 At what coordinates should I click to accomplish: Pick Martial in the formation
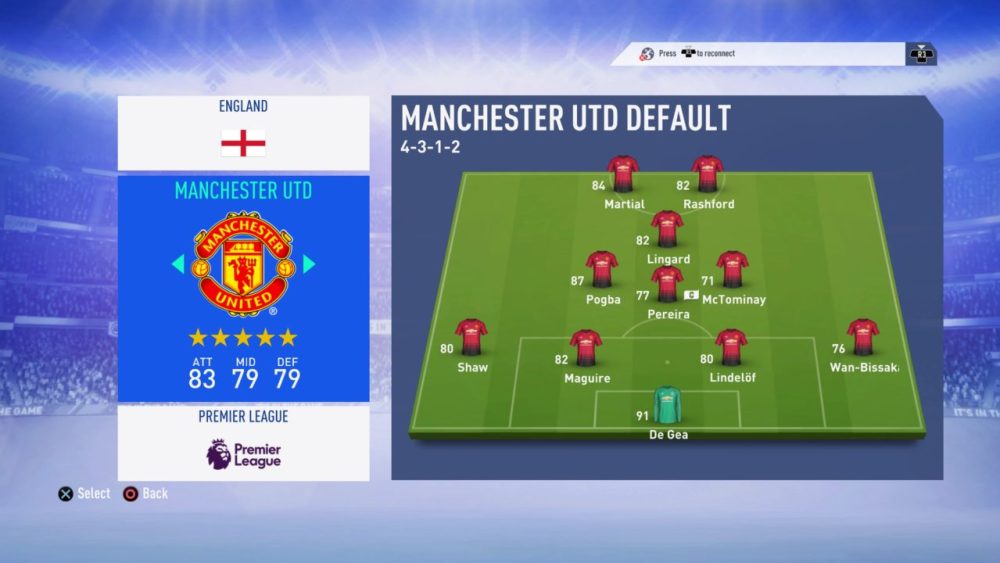tap(623, 174)
